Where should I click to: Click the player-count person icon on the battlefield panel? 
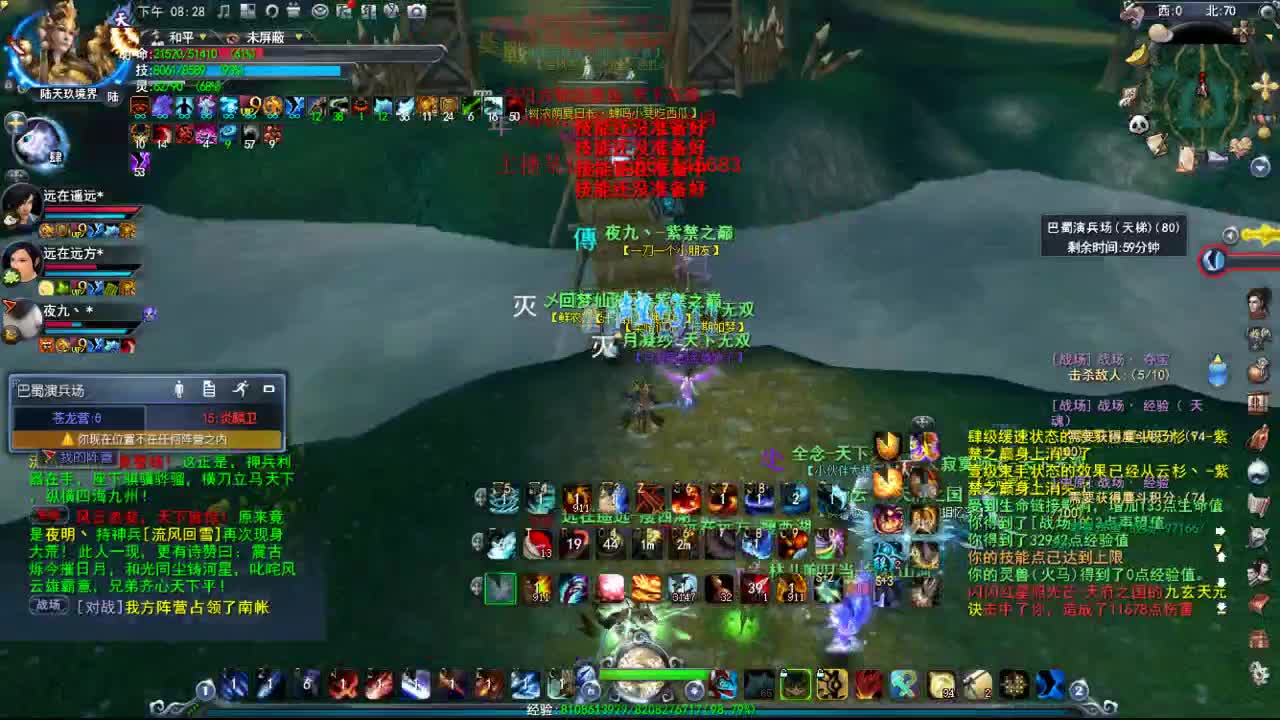point(179,390)
